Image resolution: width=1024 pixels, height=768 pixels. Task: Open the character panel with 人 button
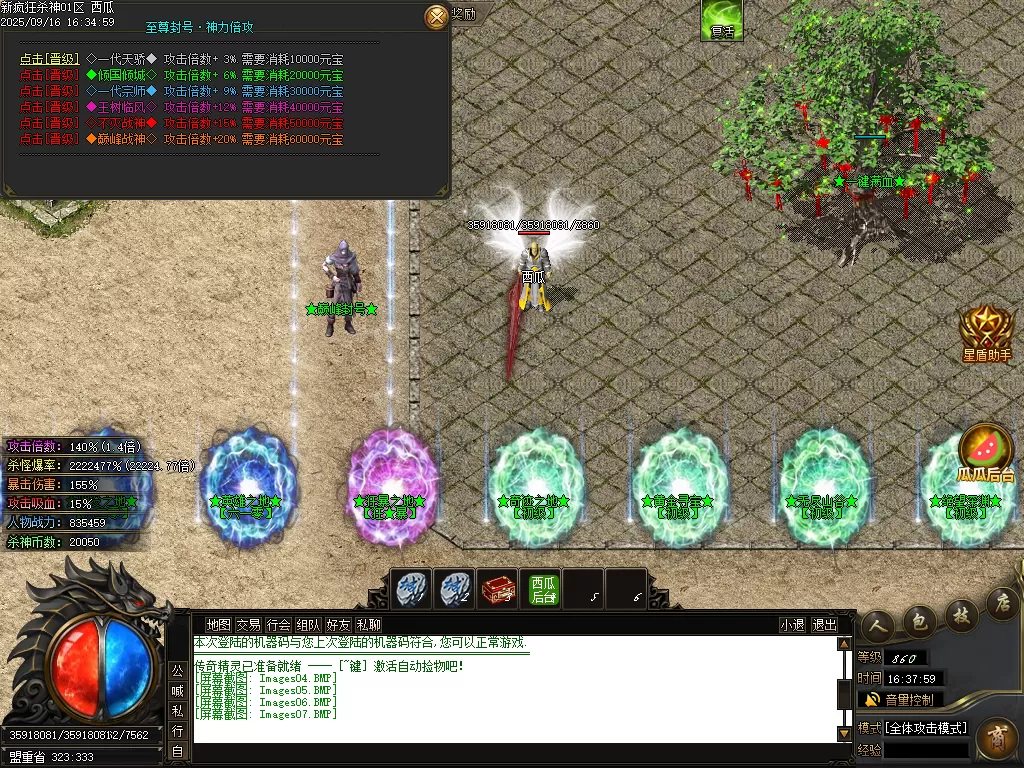[x=877, y=624]
